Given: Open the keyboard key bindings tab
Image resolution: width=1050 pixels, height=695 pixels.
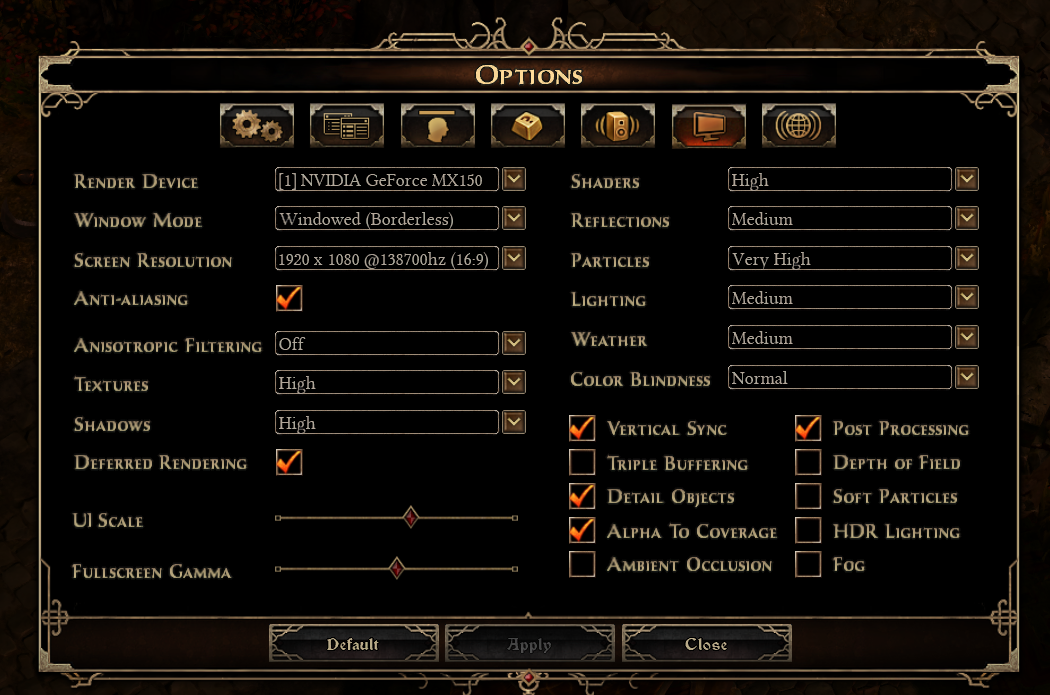Looking at the screenshot, I should coord(527,126).
